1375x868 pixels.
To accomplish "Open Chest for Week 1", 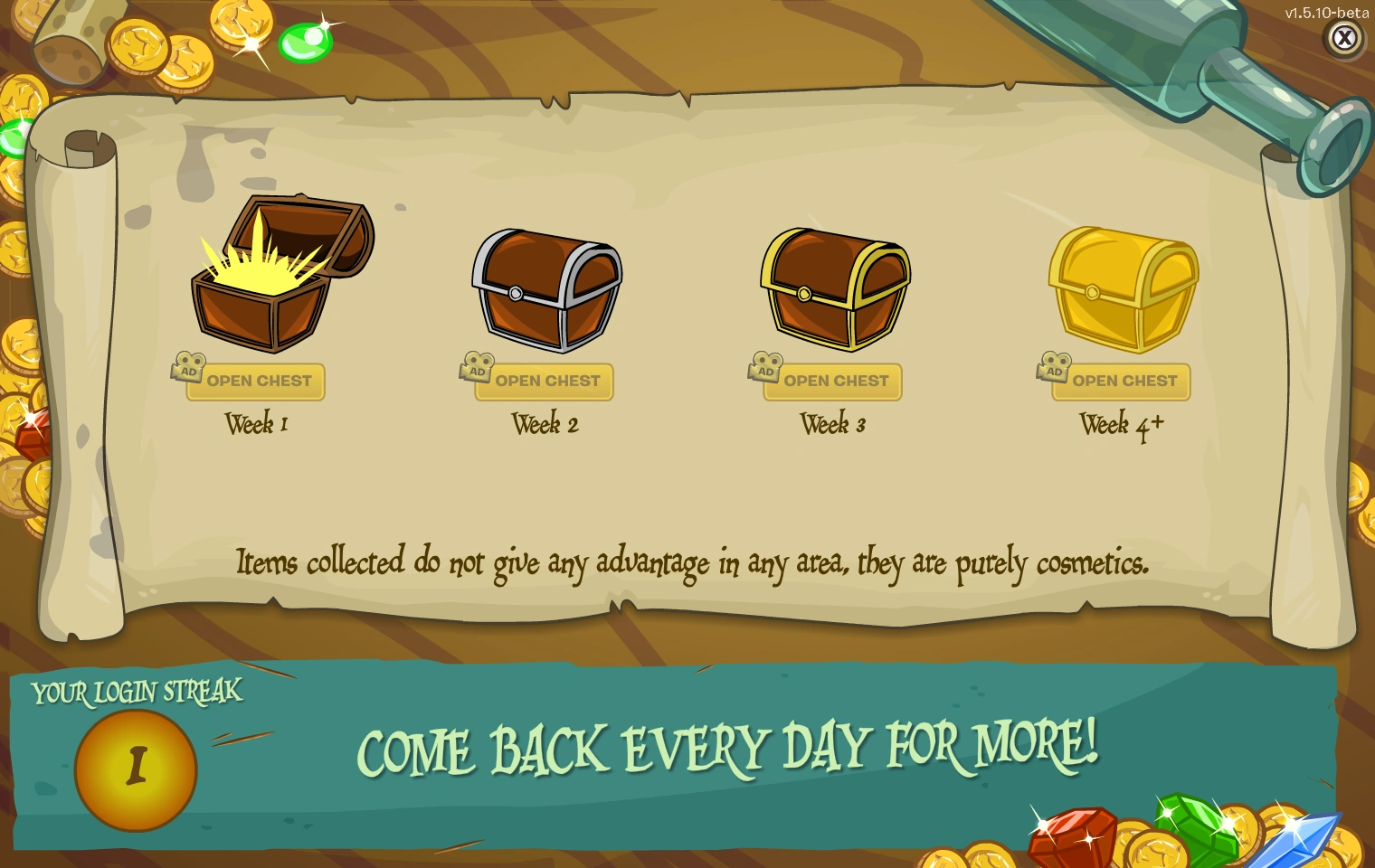I will 260,382.
